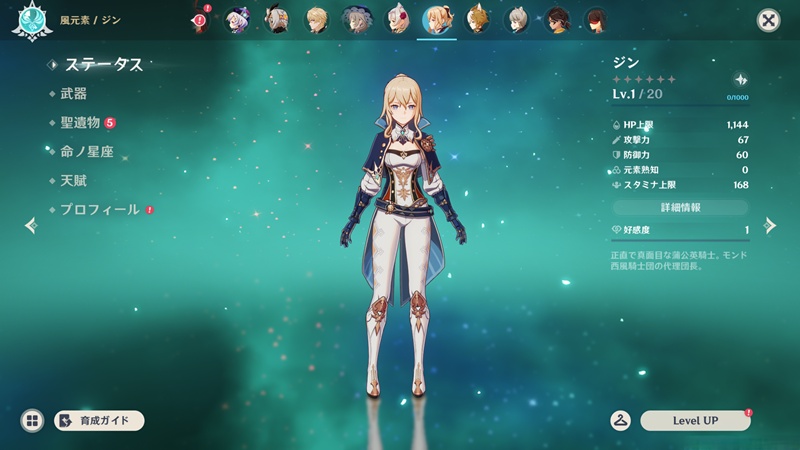Show 詳細情報 detailed stats
This screenshot has height=450, width=800.
point(680,207)
